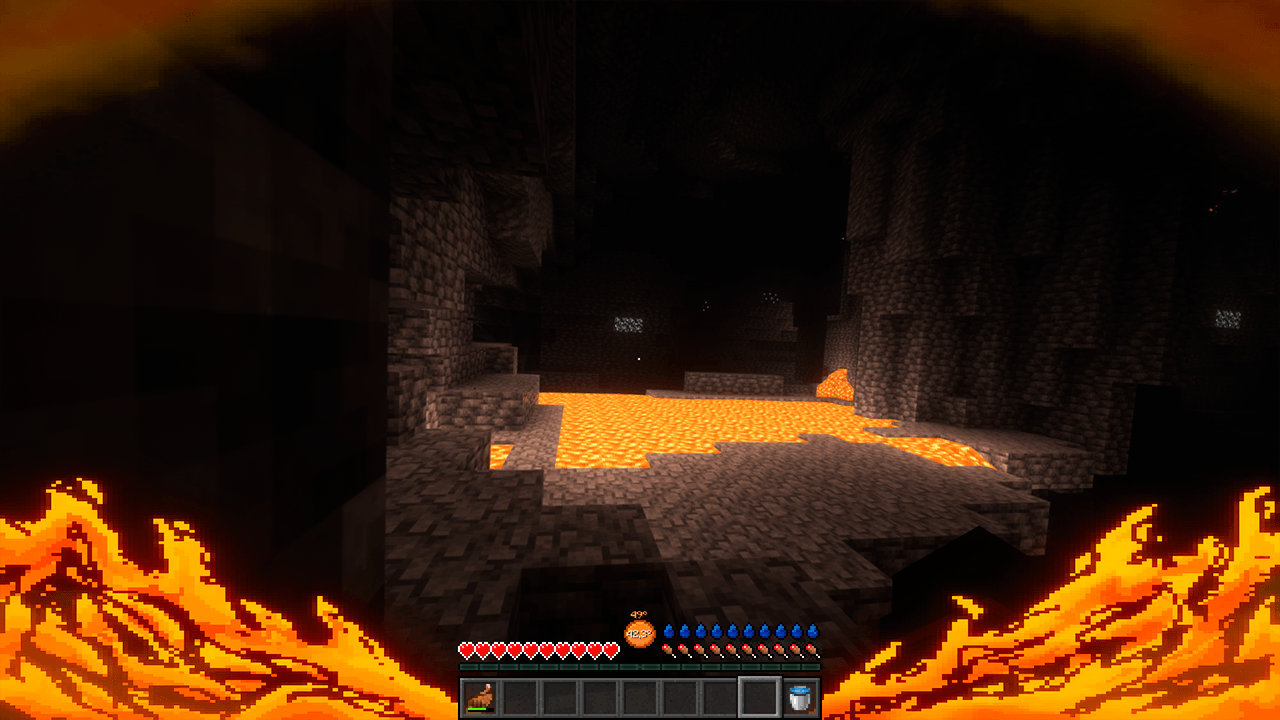Image resolution: width=1280 pixels, height=720 pixels.
Task: Click the middle drumstick in the hunger row
Action: coord(738,648)
